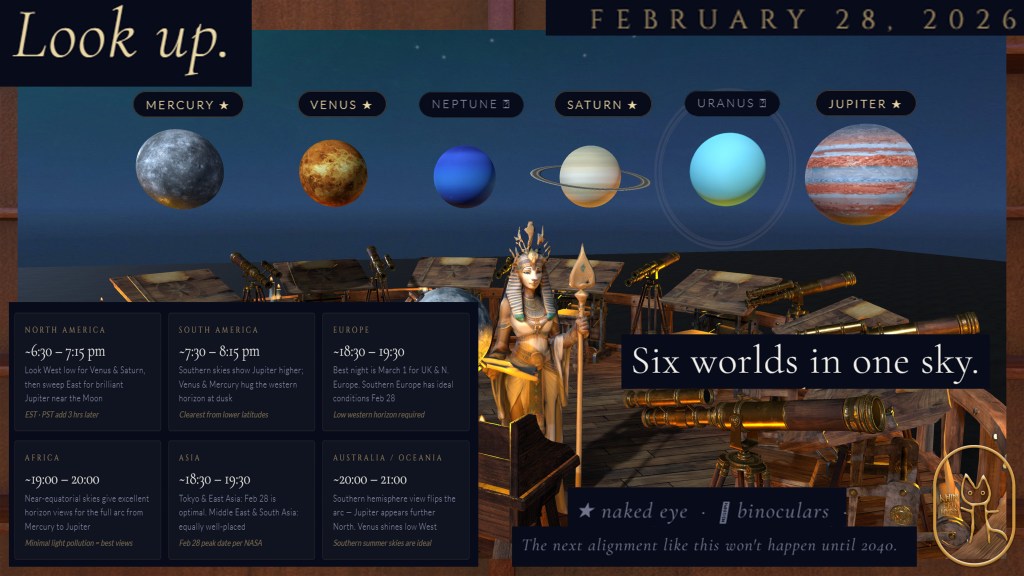Click the striped Jupiter planet image
Viewport: 1024px width, 576px height.
(x=861, y=174)
